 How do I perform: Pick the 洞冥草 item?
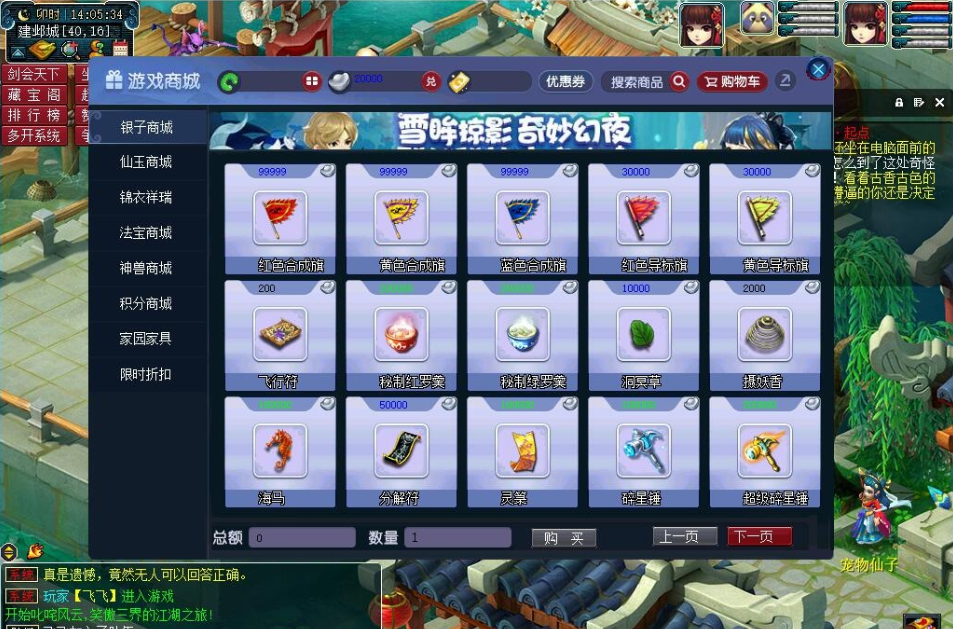643,335
